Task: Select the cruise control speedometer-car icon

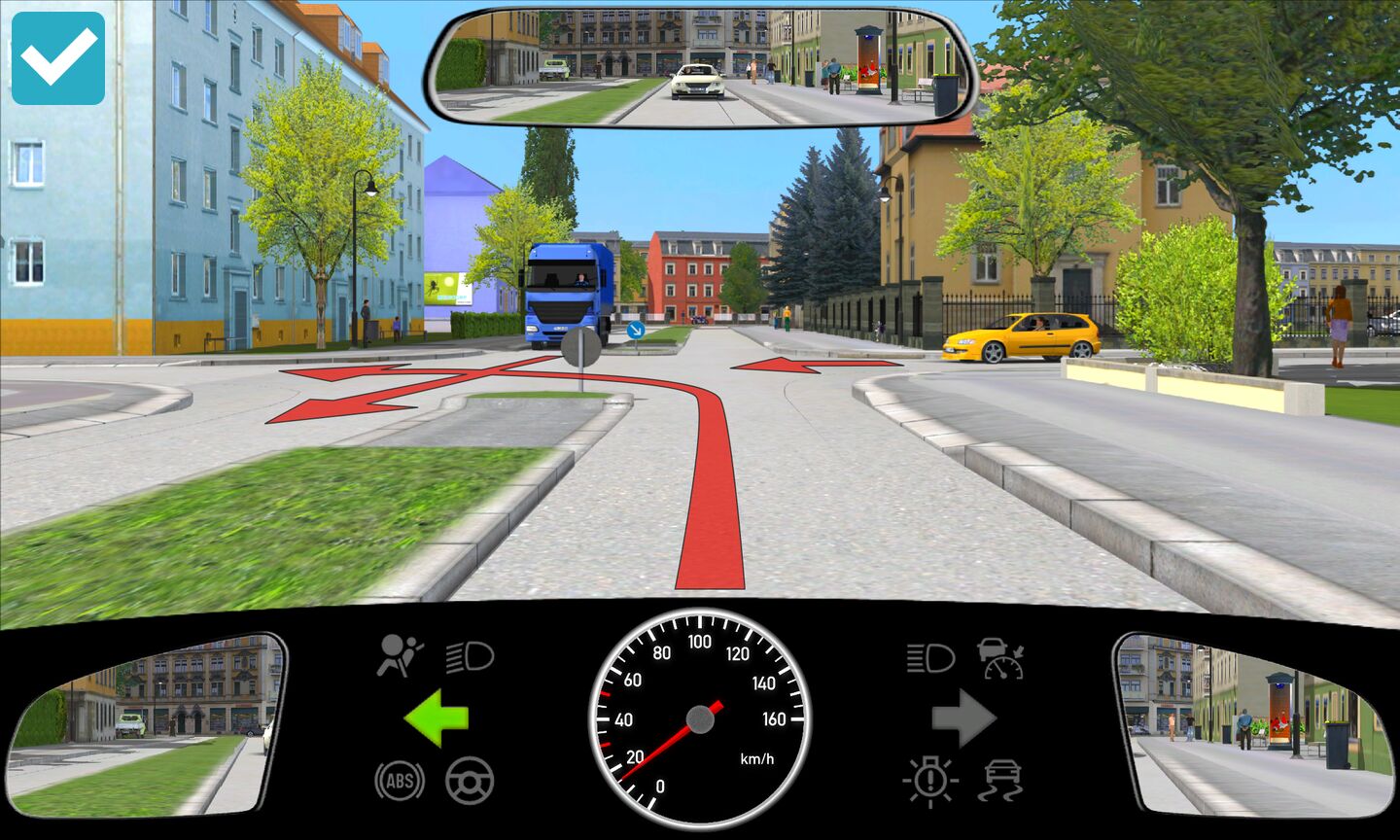Action: (x=1001, y=658)
